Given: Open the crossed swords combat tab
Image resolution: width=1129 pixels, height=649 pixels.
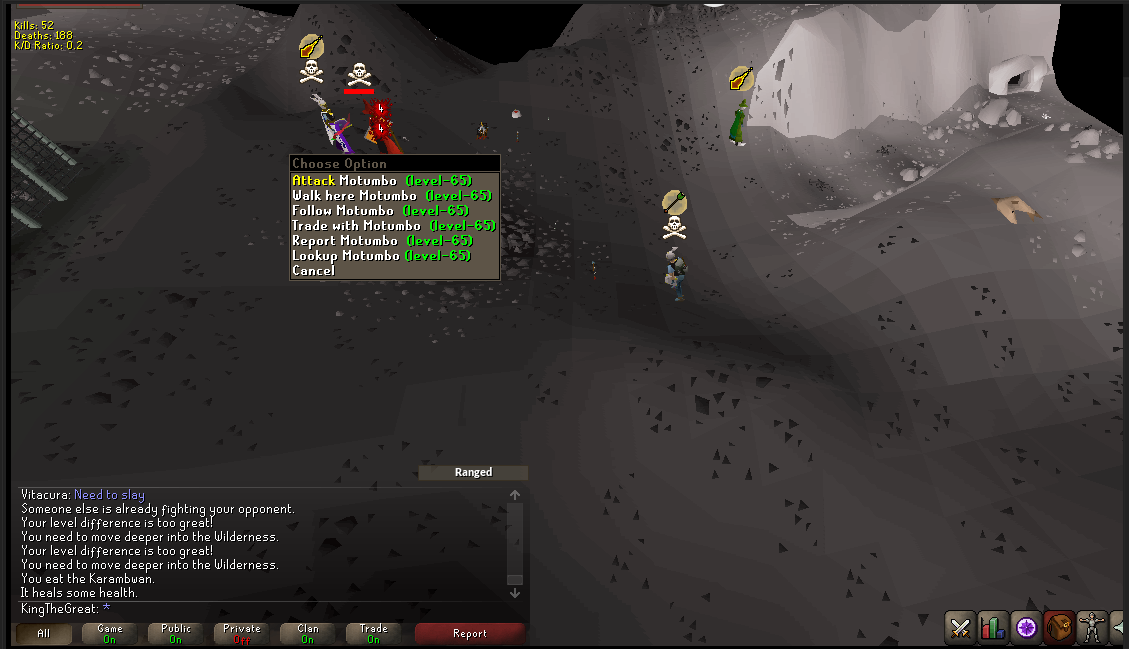Looking at the screenshot, I should pos(961,628).
